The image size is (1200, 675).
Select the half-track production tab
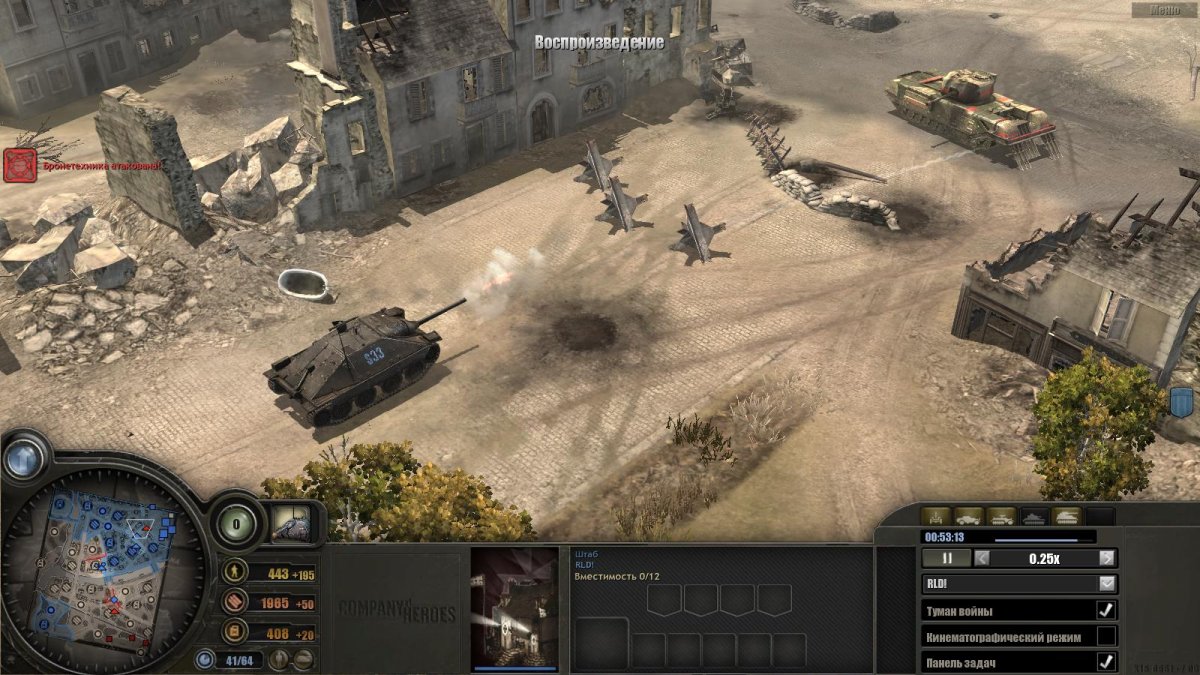pos(1002,517)
